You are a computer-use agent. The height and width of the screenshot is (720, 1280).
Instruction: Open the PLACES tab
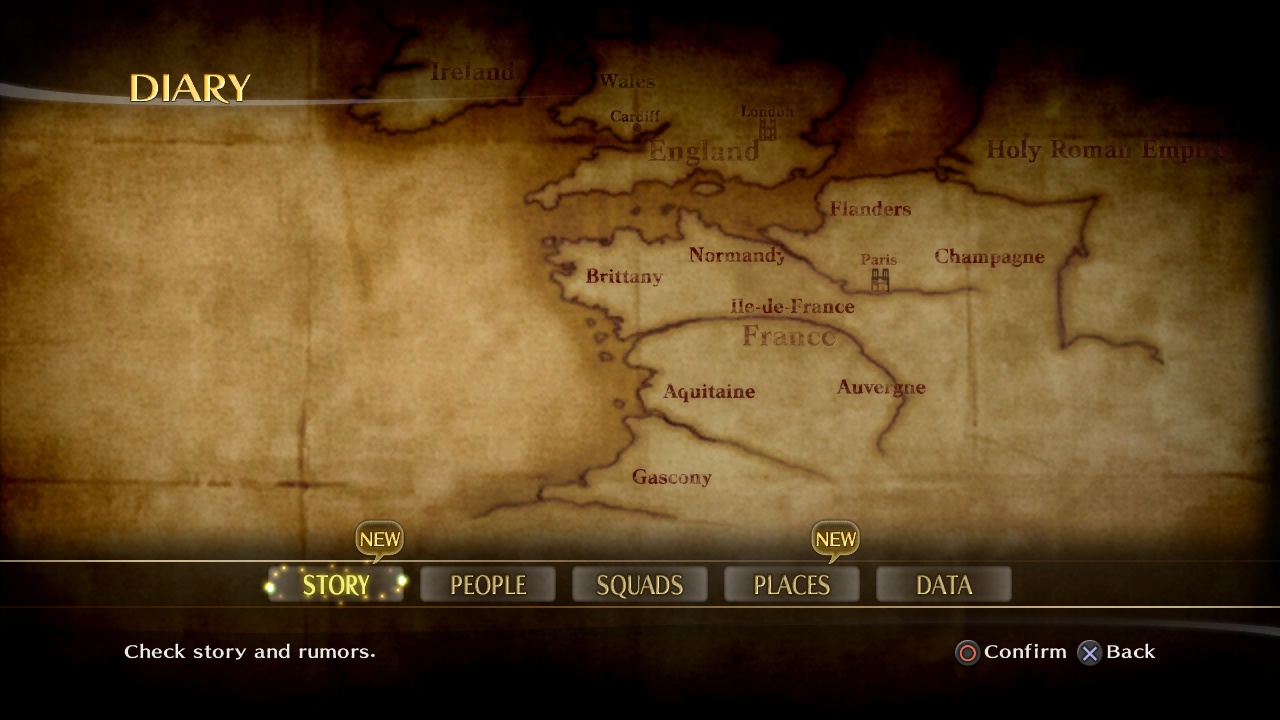[x=791, y=584]
